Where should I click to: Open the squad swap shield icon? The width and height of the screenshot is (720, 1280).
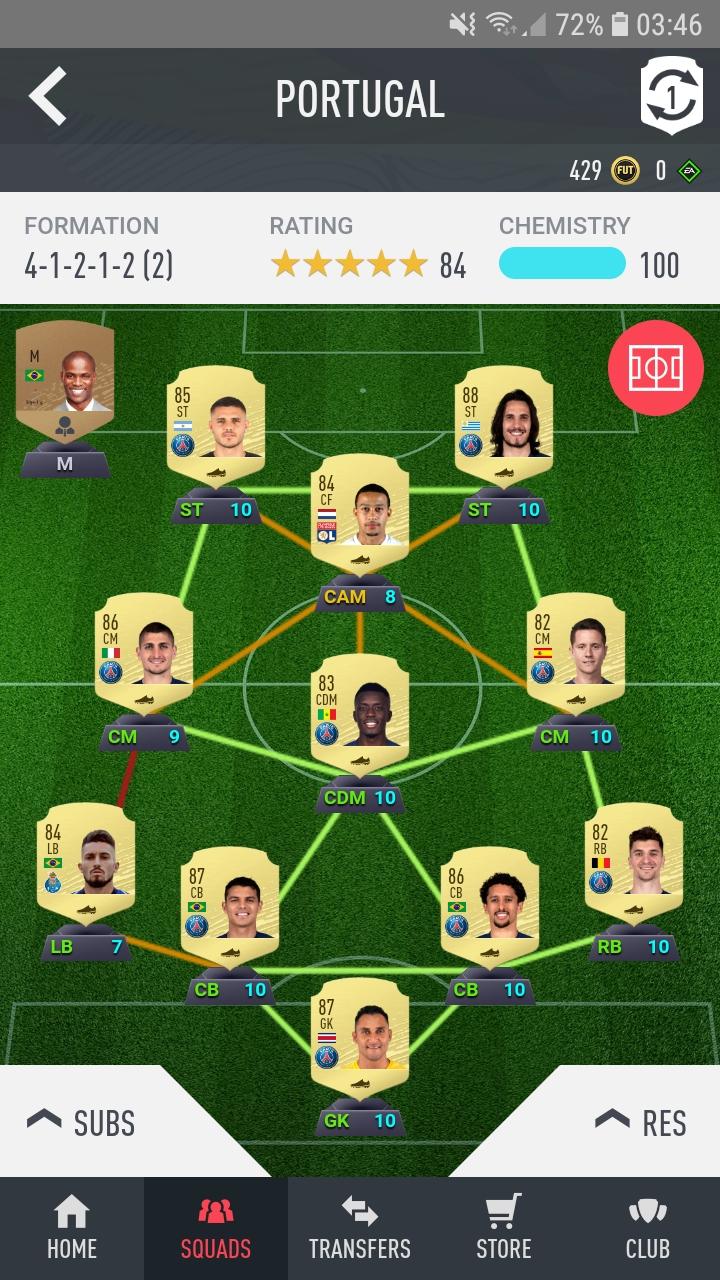pyautogui.click(x=671, y=96)
